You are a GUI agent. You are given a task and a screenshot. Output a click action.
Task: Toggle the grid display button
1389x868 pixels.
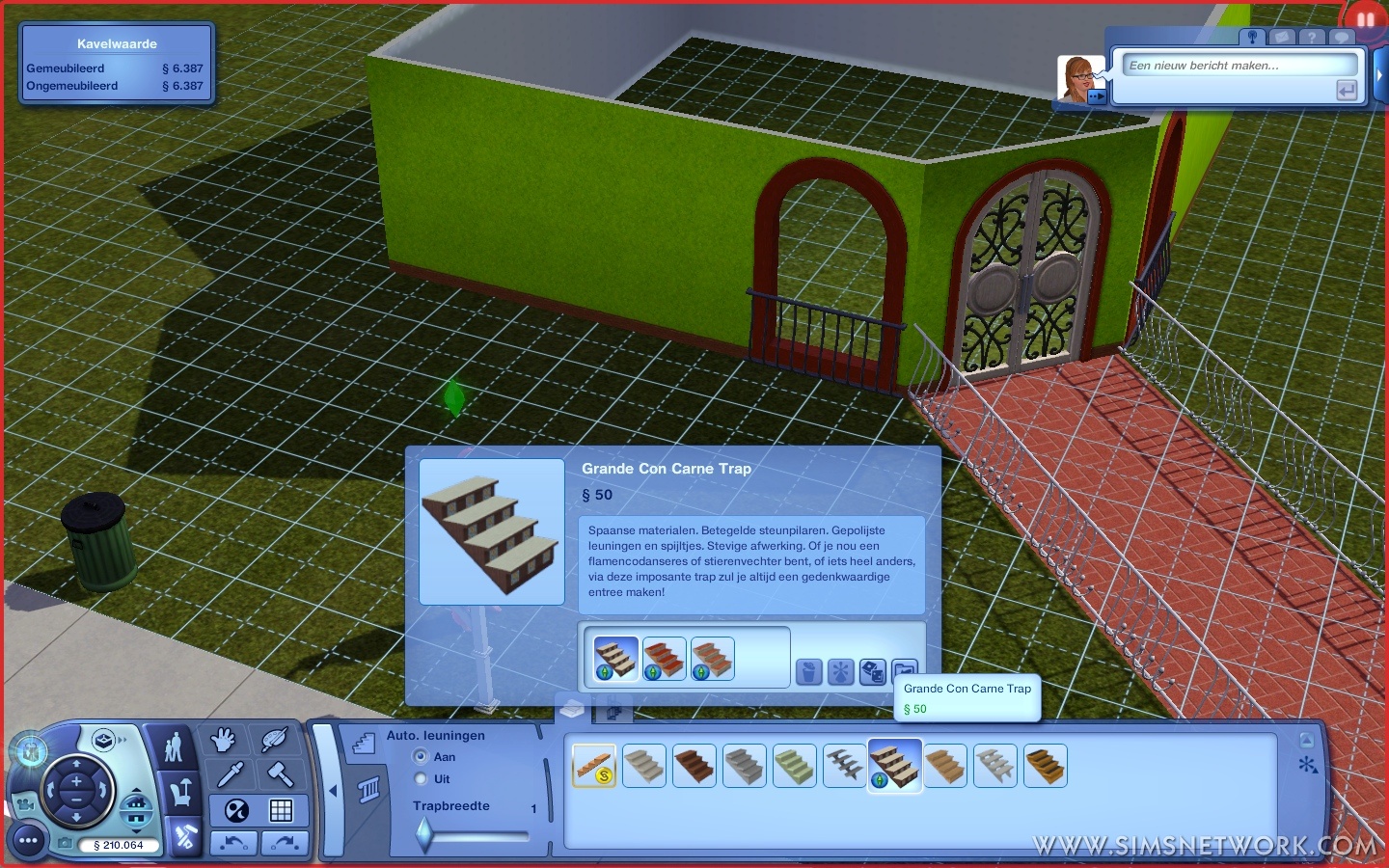(281, 810)
